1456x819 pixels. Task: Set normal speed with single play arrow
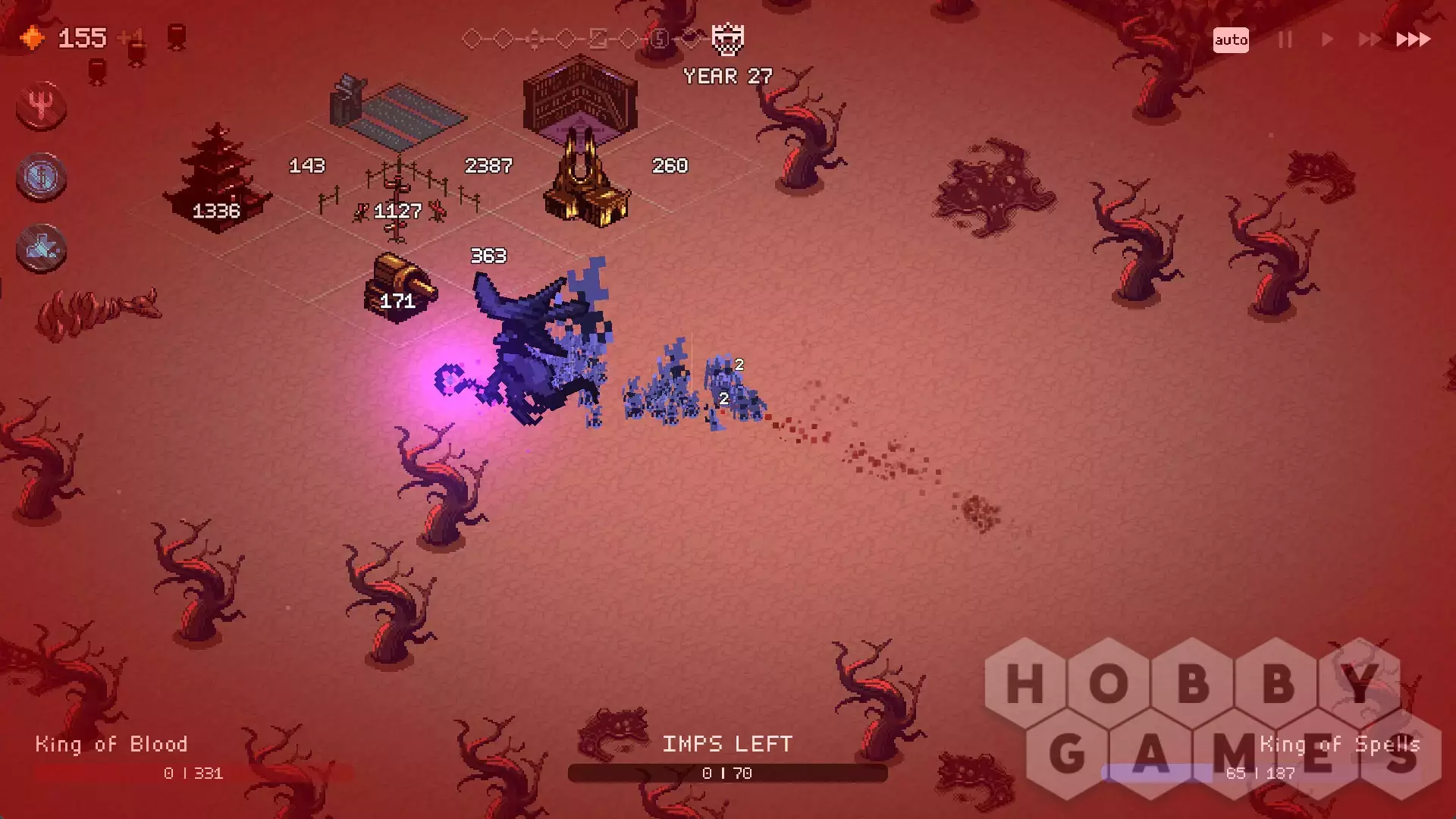pyautogui.click(x=1327, y=39)
